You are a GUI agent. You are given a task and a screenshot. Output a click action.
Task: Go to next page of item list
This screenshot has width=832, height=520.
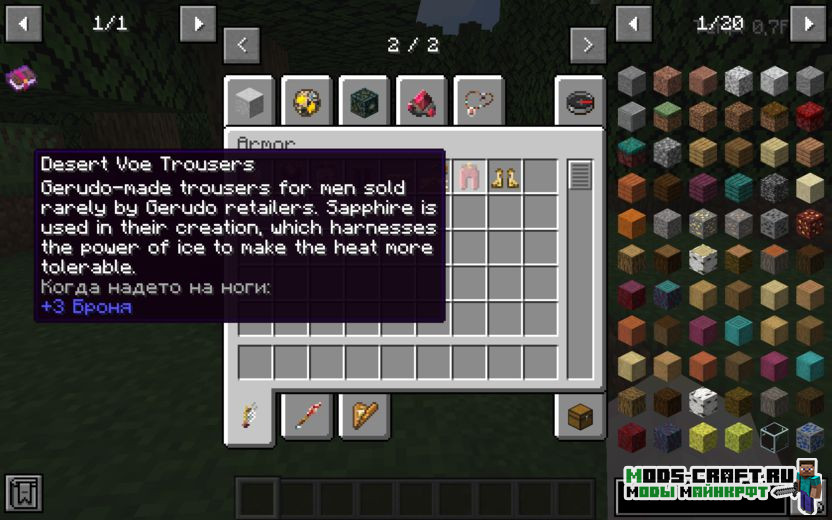808,24
